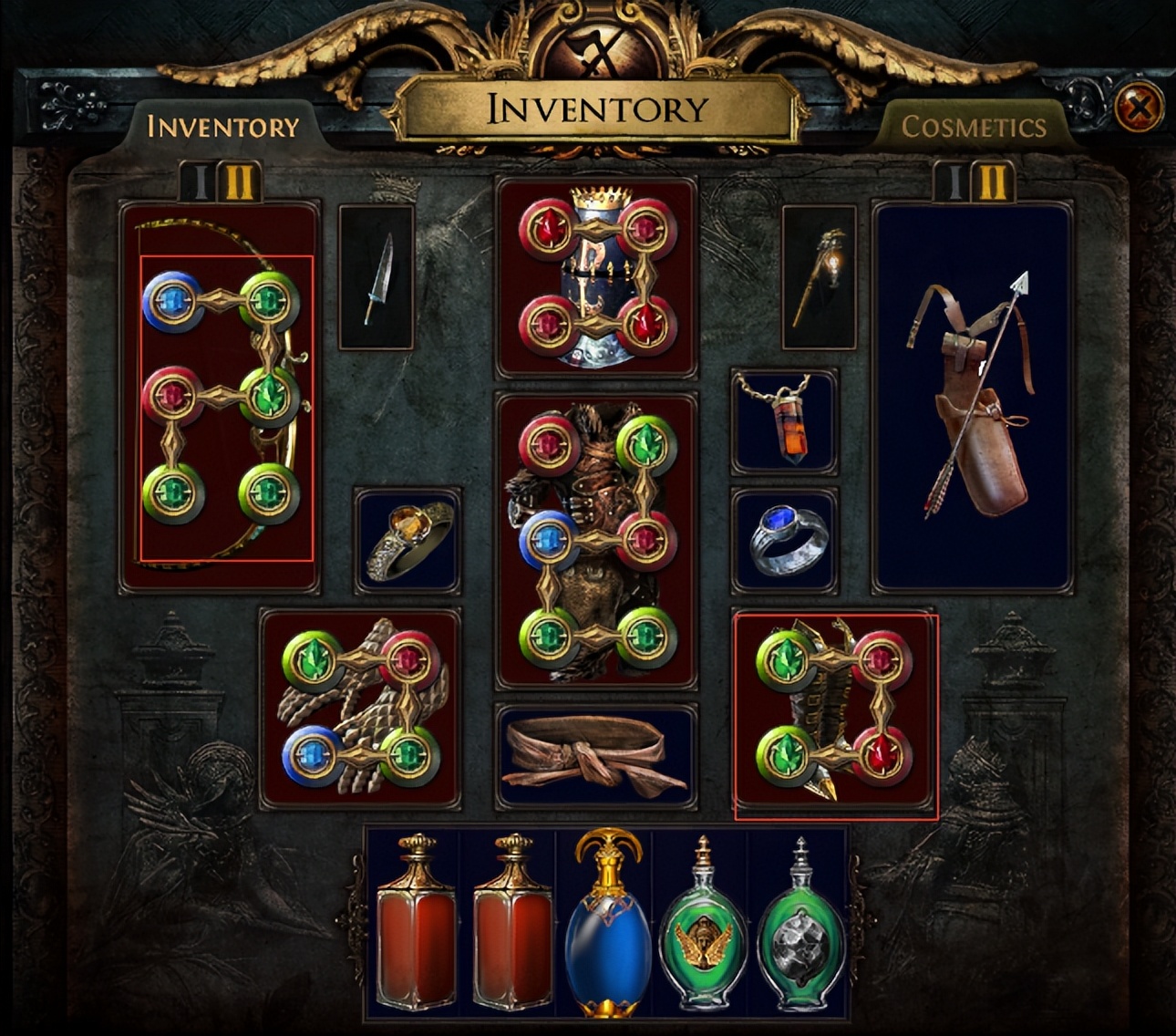Select the equipped bow weapon slot

pyautogui.click(x=220, y=398)
